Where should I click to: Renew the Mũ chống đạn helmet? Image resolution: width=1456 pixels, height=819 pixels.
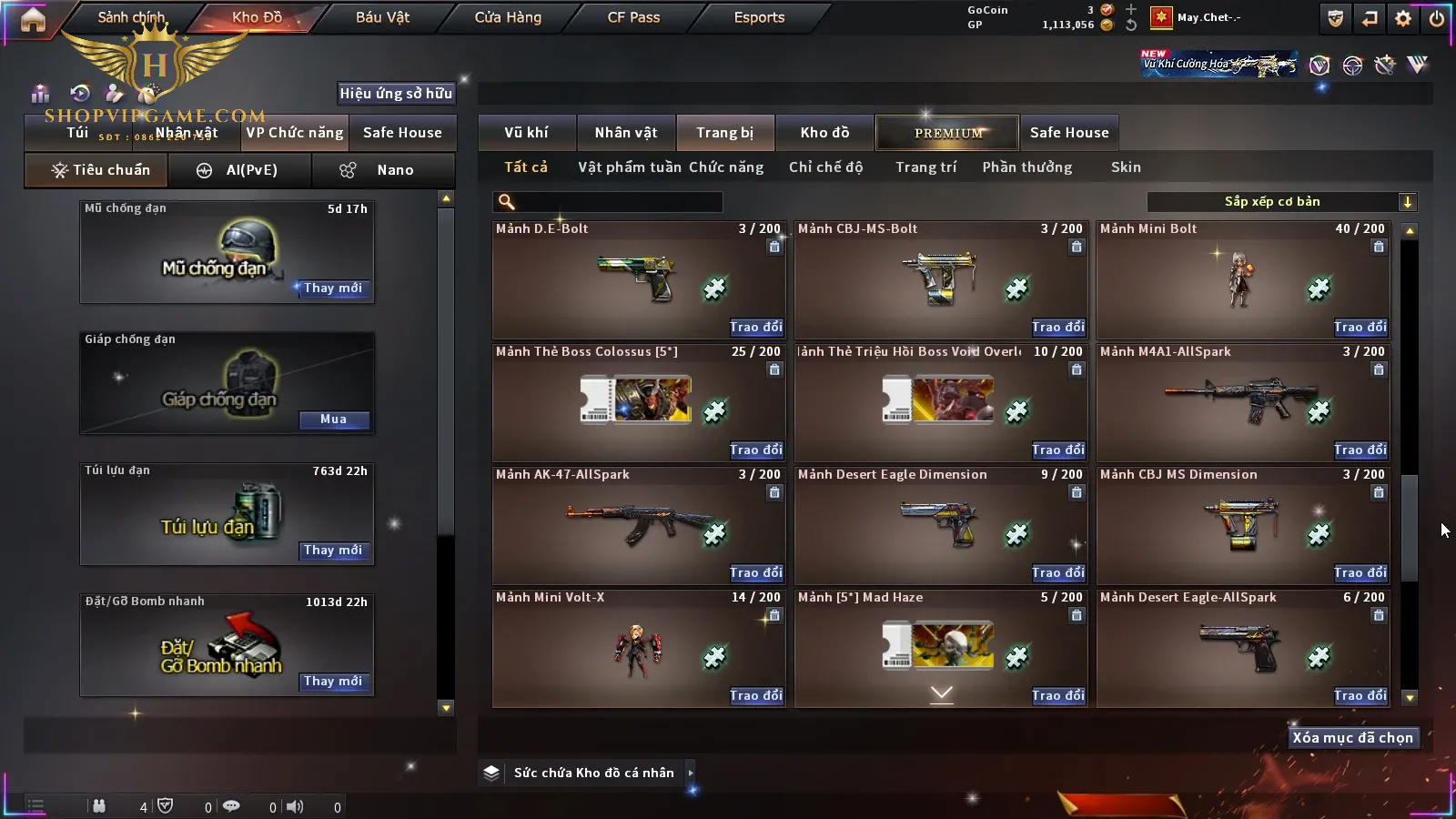(333, 288)
